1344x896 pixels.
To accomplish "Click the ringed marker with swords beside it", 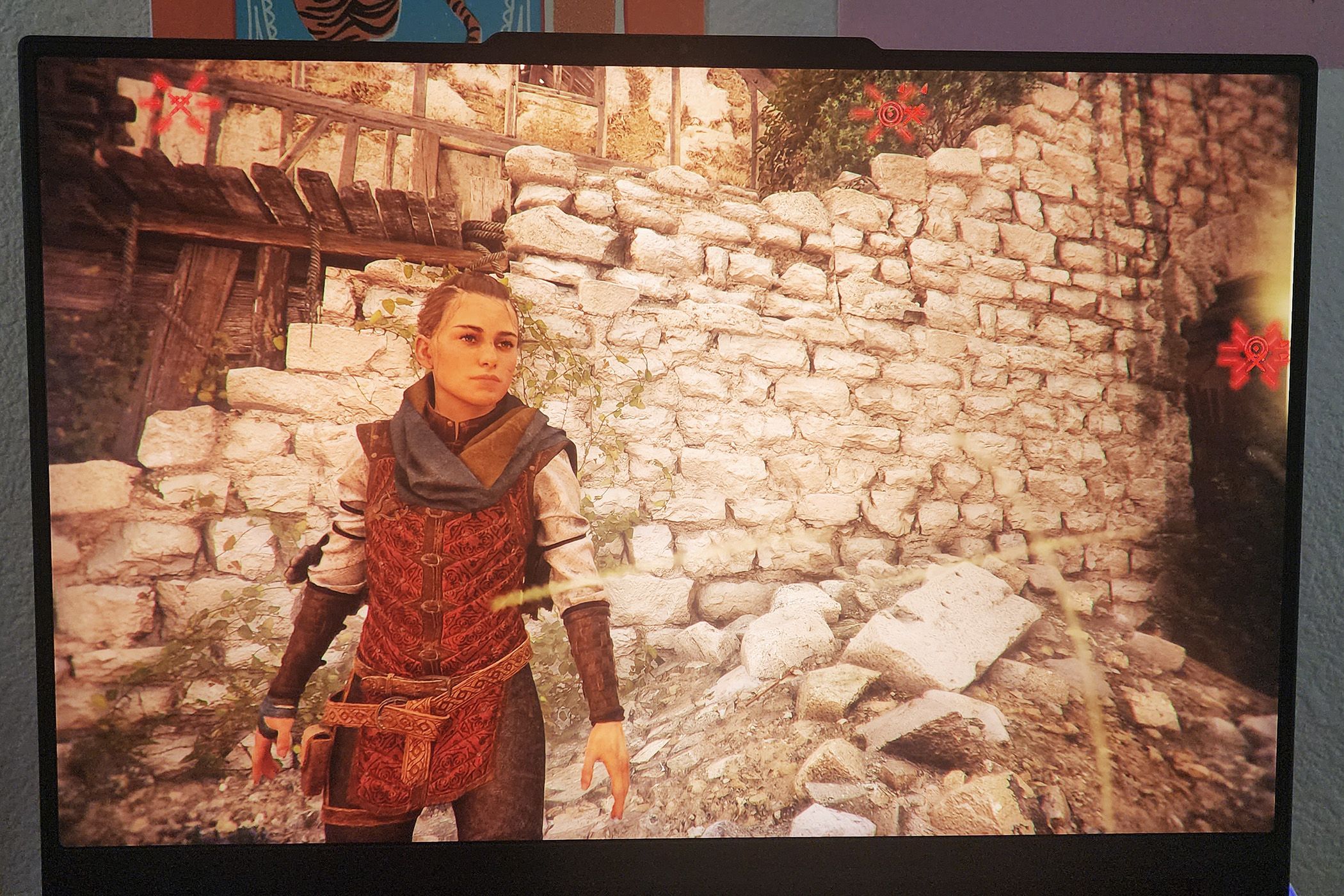I will (891, 114).
